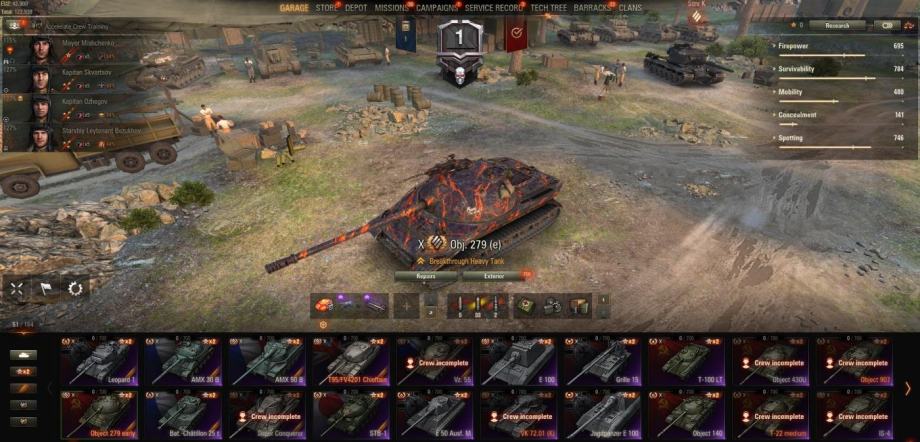Viewport: 920px width, 442px height.
Task: Open the Exterior customization button
Action: 495,275
